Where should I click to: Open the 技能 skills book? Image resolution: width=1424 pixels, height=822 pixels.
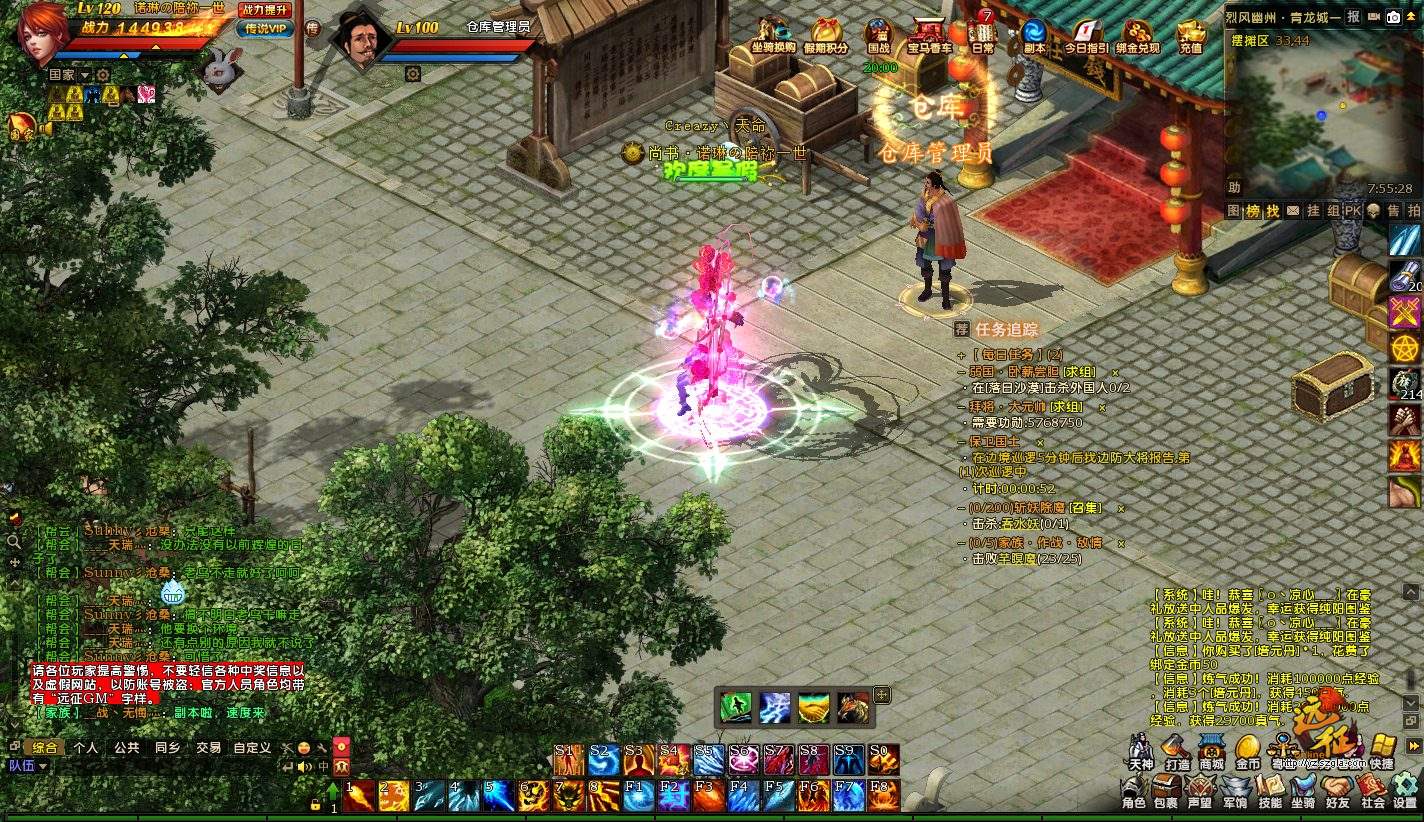point(1270,790)
